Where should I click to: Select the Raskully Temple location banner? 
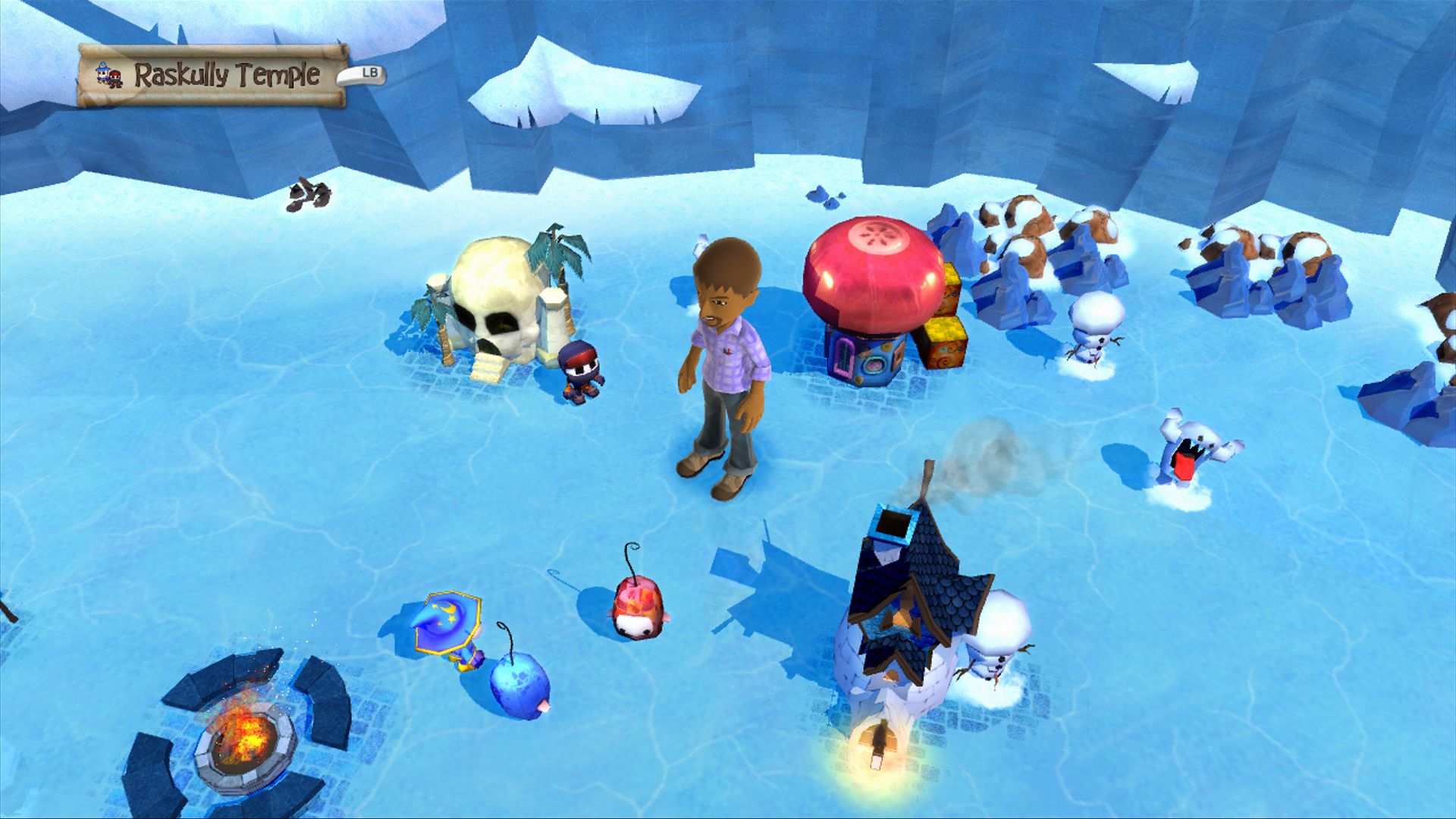pos(213,75)
